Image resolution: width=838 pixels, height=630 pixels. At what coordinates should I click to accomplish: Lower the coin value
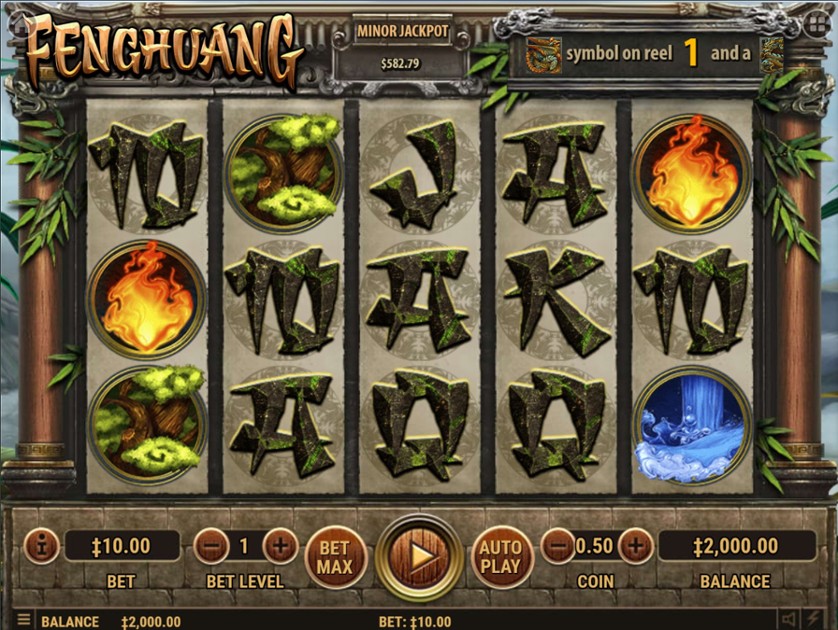(x=559, y=546)
